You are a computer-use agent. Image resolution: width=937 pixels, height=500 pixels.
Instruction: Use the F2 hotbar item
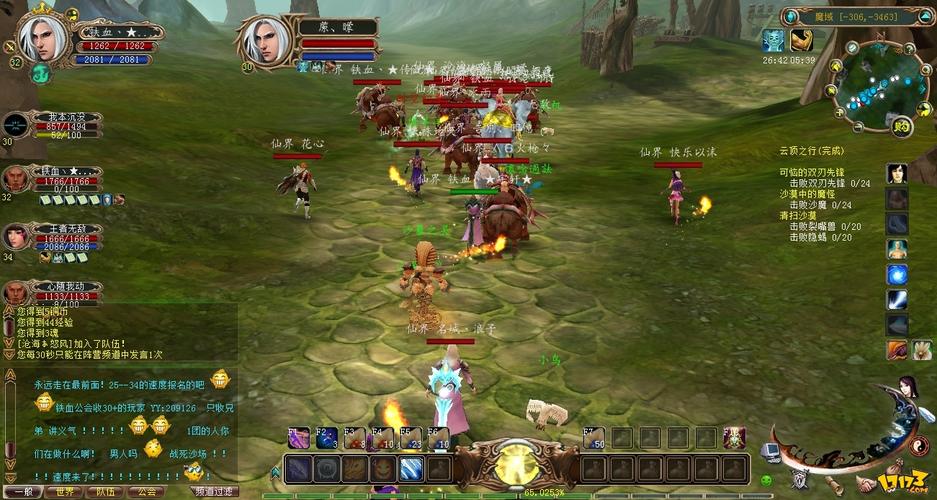point(327,438)
